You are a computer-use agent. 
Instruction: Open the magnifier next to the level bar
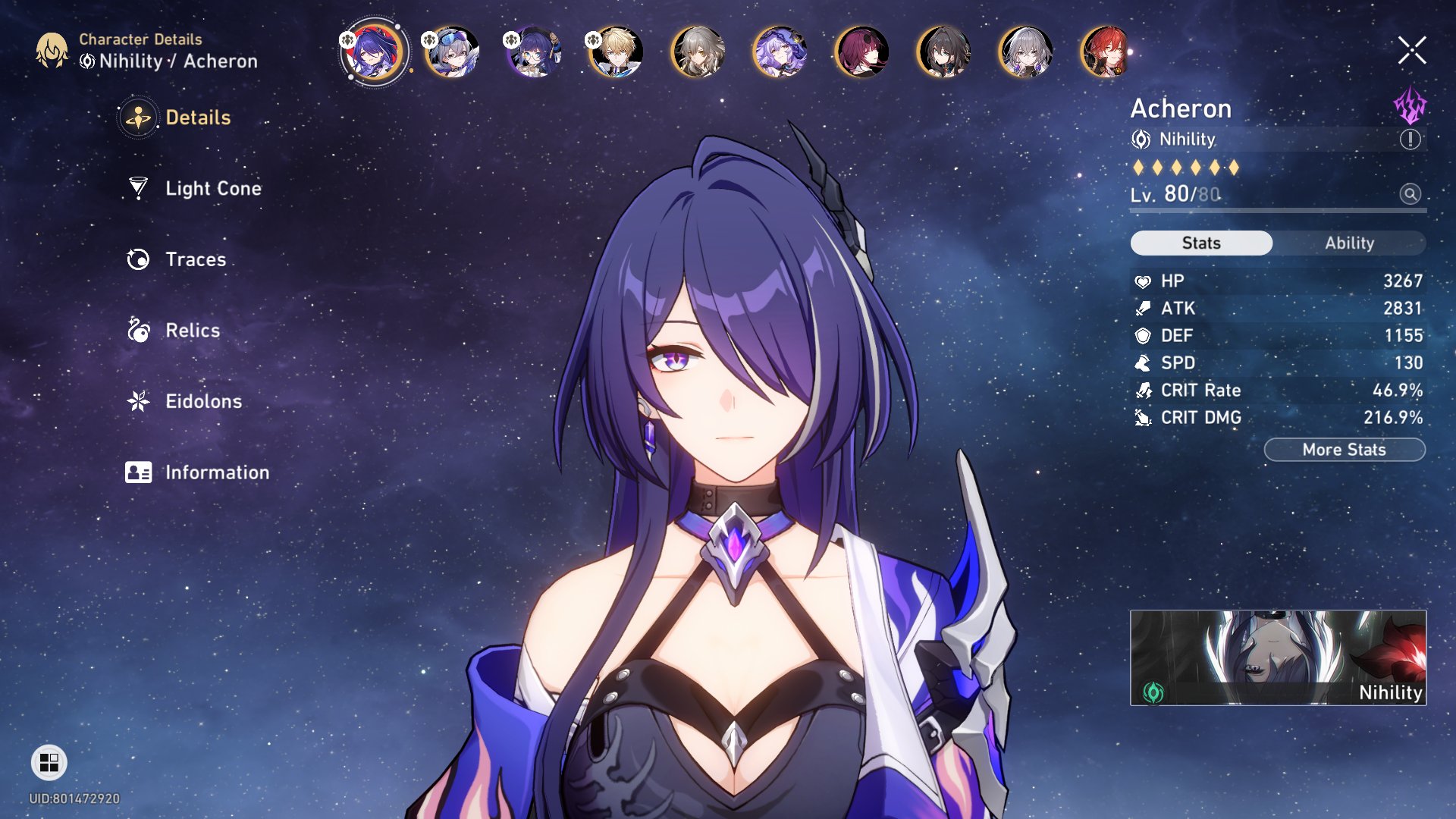tap(1408, 194)
